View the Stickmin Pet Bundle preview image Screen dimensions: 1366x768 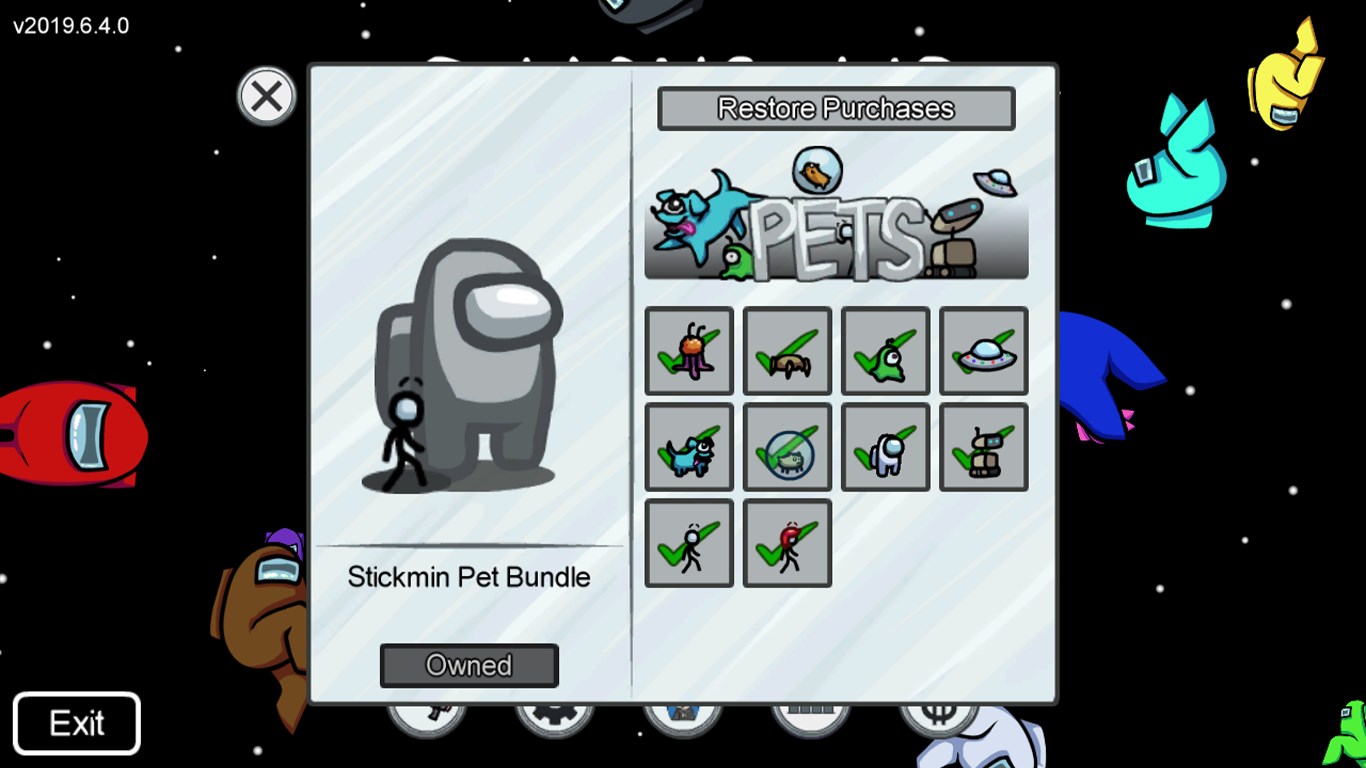470,370
